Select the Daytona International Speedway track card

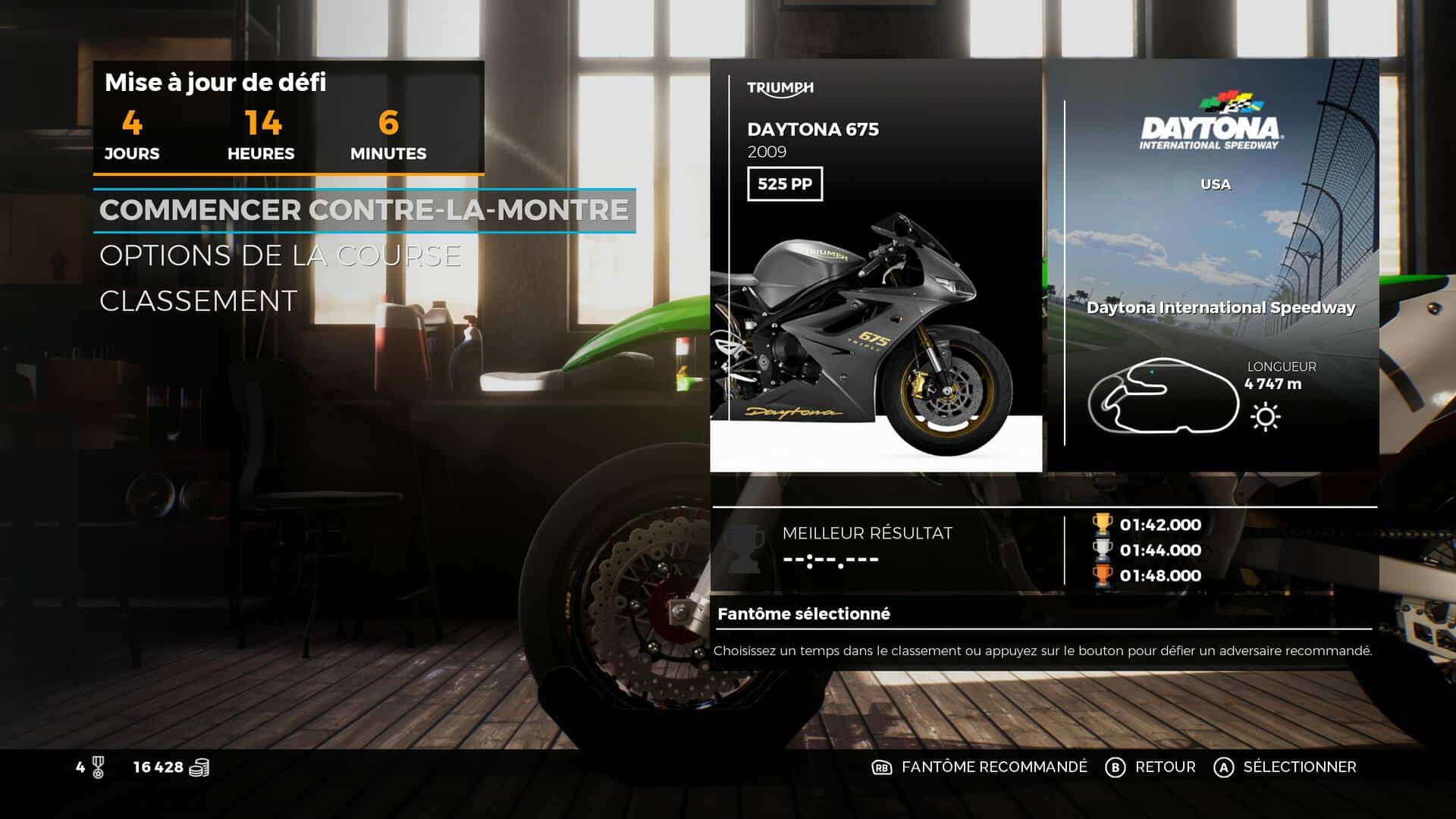coord(1212,265)
